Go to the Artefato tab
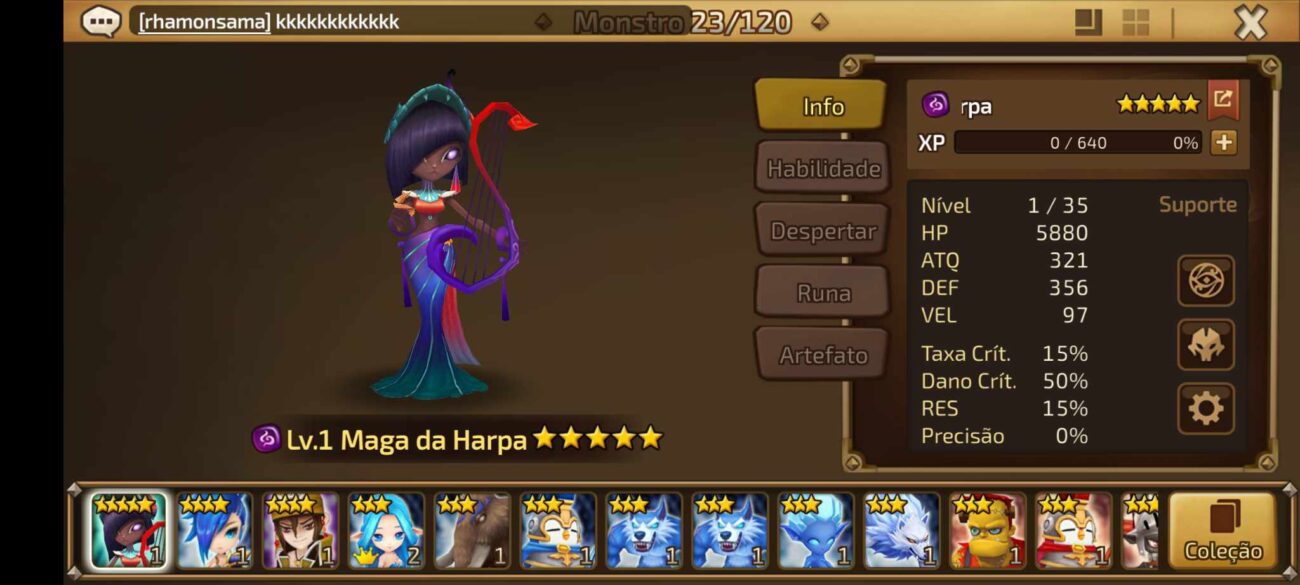Image resolution: width=1300 pixels, height=585 pixels. [822, 355]
